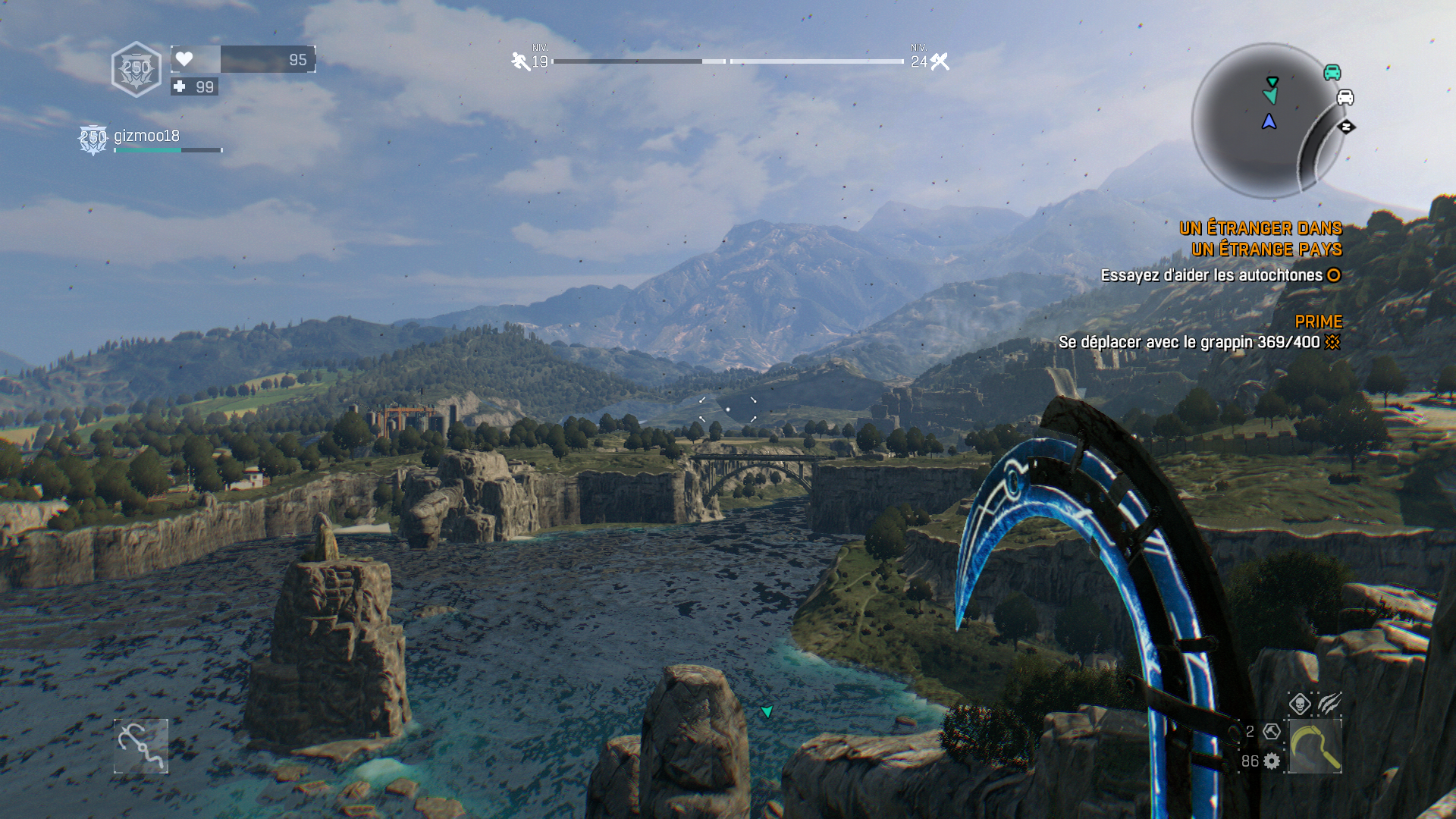Image resolution: width=1456 pixels, height=819 pixels.
Task: Select the teal car marker on minimap
Action: (x=1332, y=72)
